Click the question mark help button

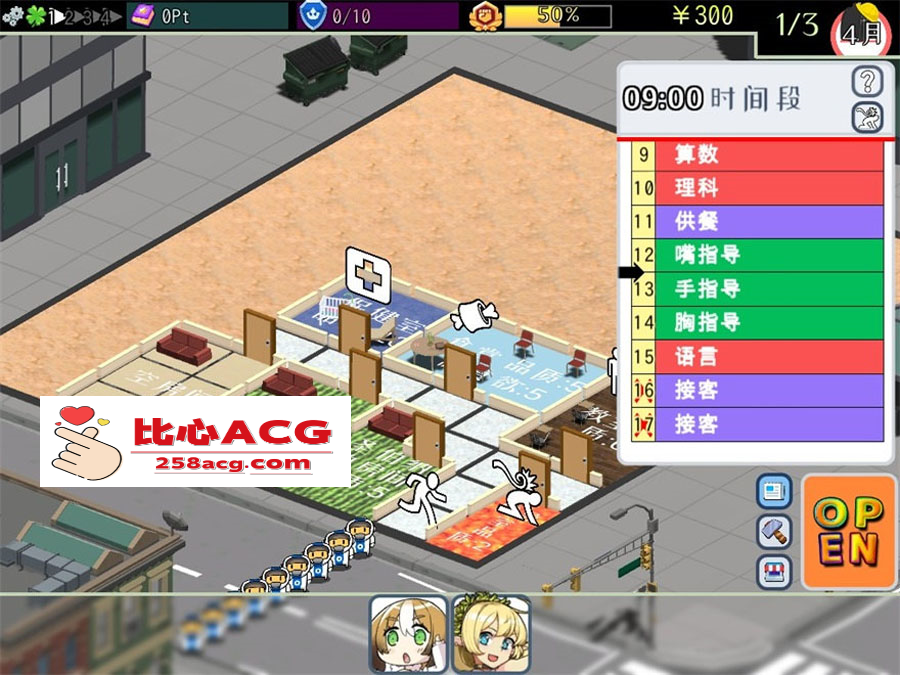coord(867,81)
